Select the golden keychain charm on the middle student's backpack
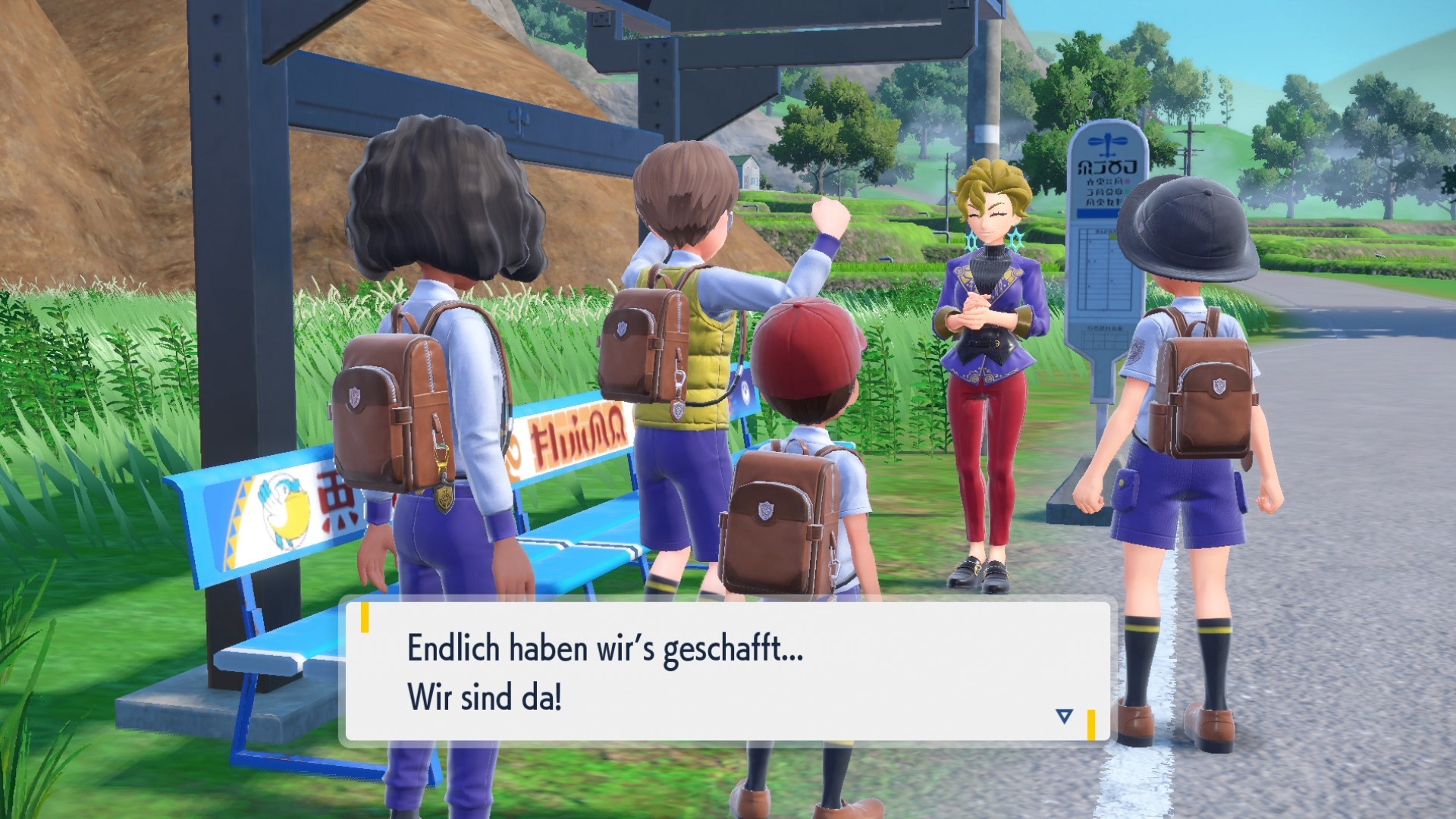 tap(445, 497)
